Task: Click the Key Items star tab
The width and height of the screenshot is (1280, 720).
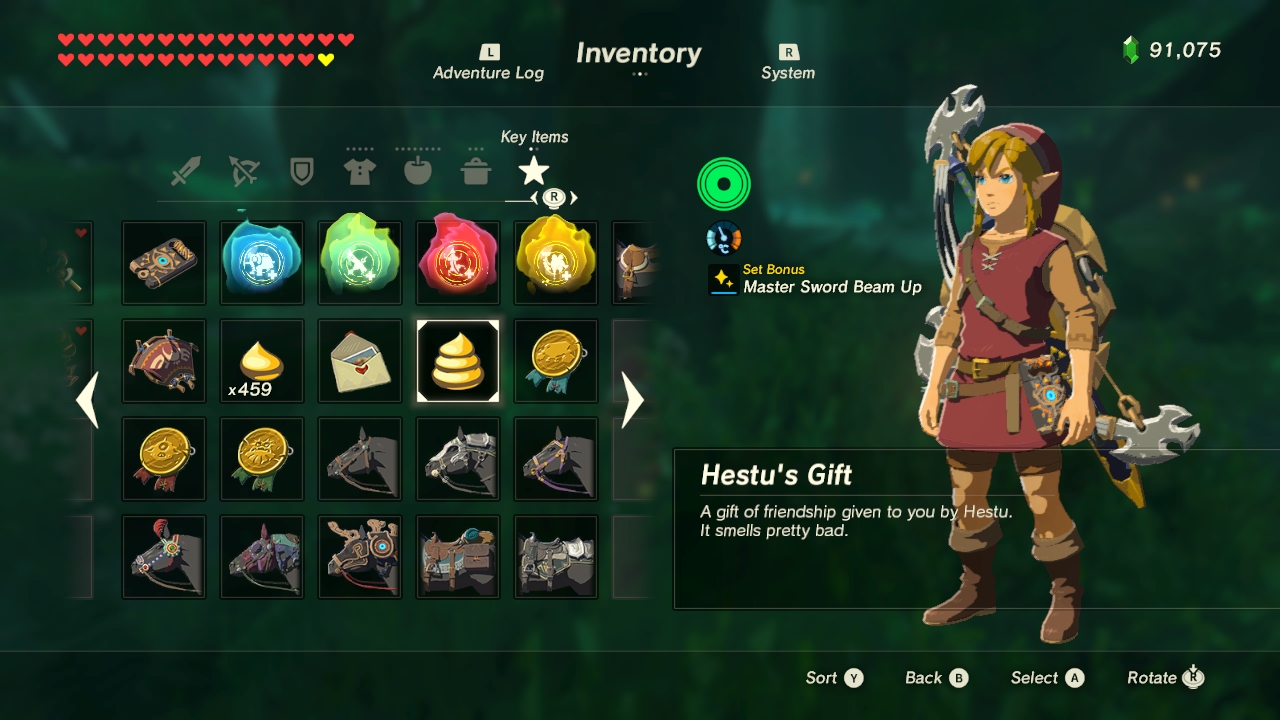Action: point(534,170)
